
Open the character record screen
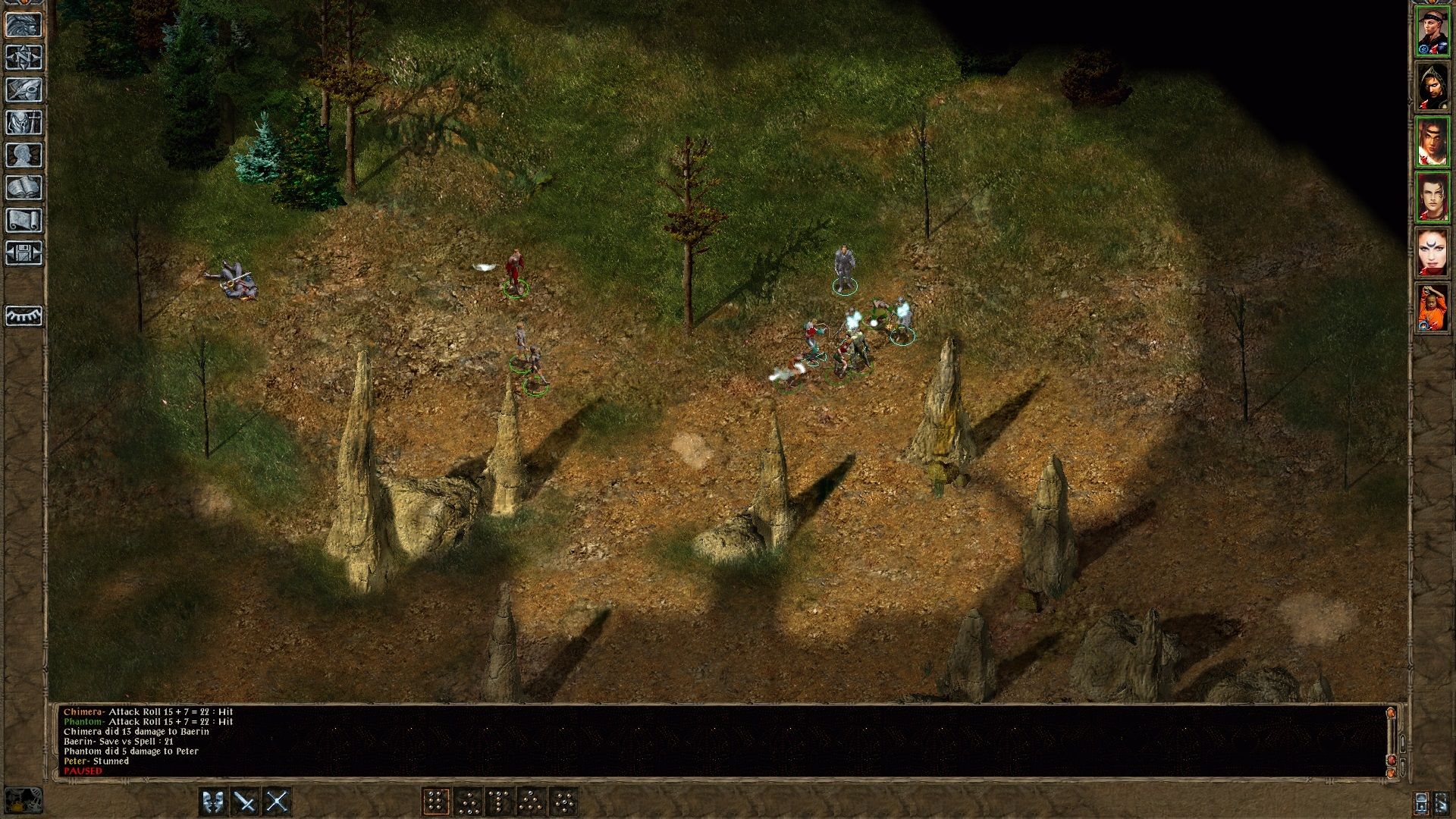24,155
